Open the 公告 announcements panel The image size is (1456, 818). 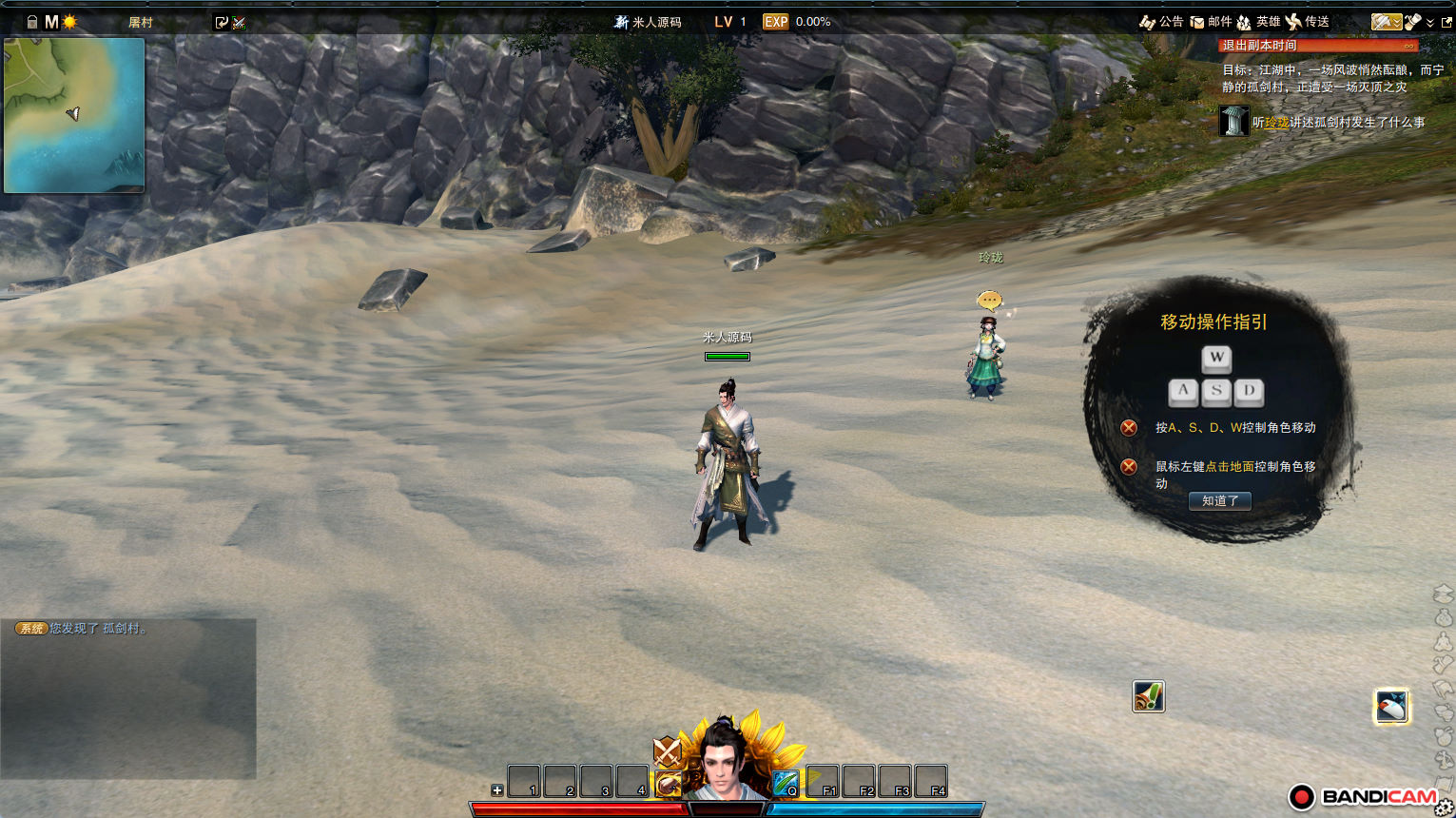1161,22
